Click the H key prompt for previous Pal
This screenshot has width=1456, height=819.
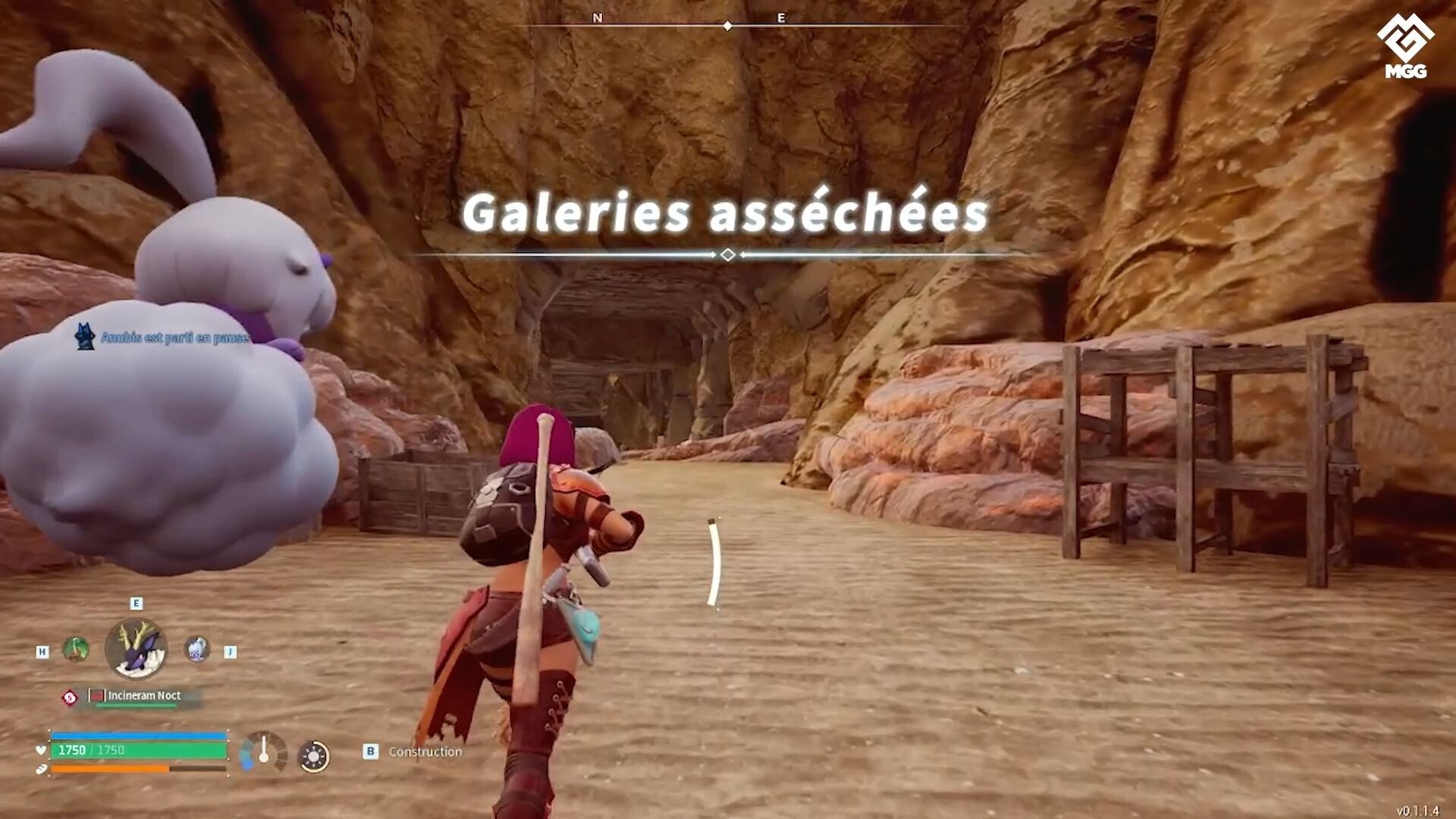coord(41,651)
